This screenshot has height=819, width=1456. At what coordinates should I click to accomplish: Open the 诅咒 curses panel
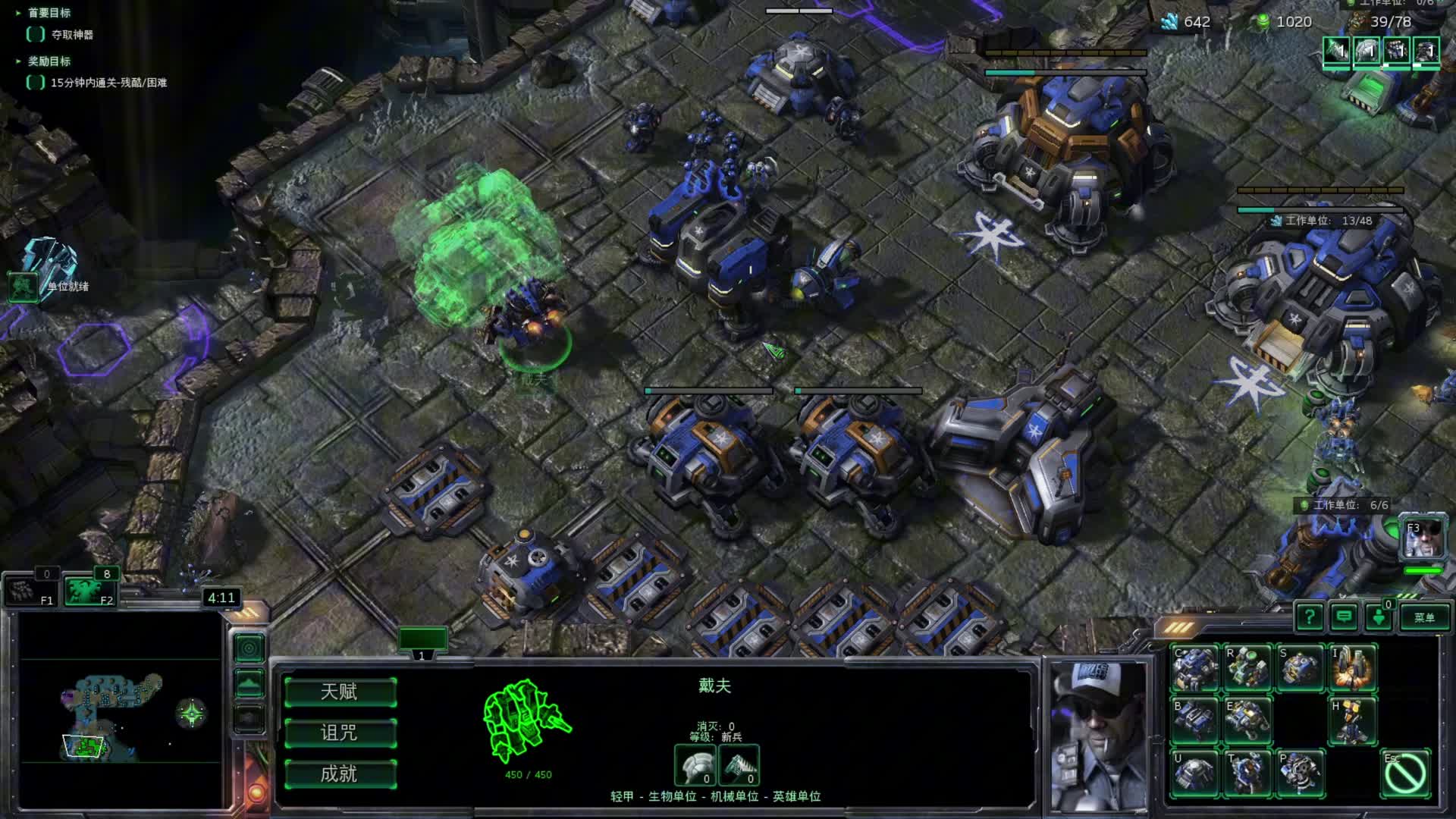(x=340, y=733)
